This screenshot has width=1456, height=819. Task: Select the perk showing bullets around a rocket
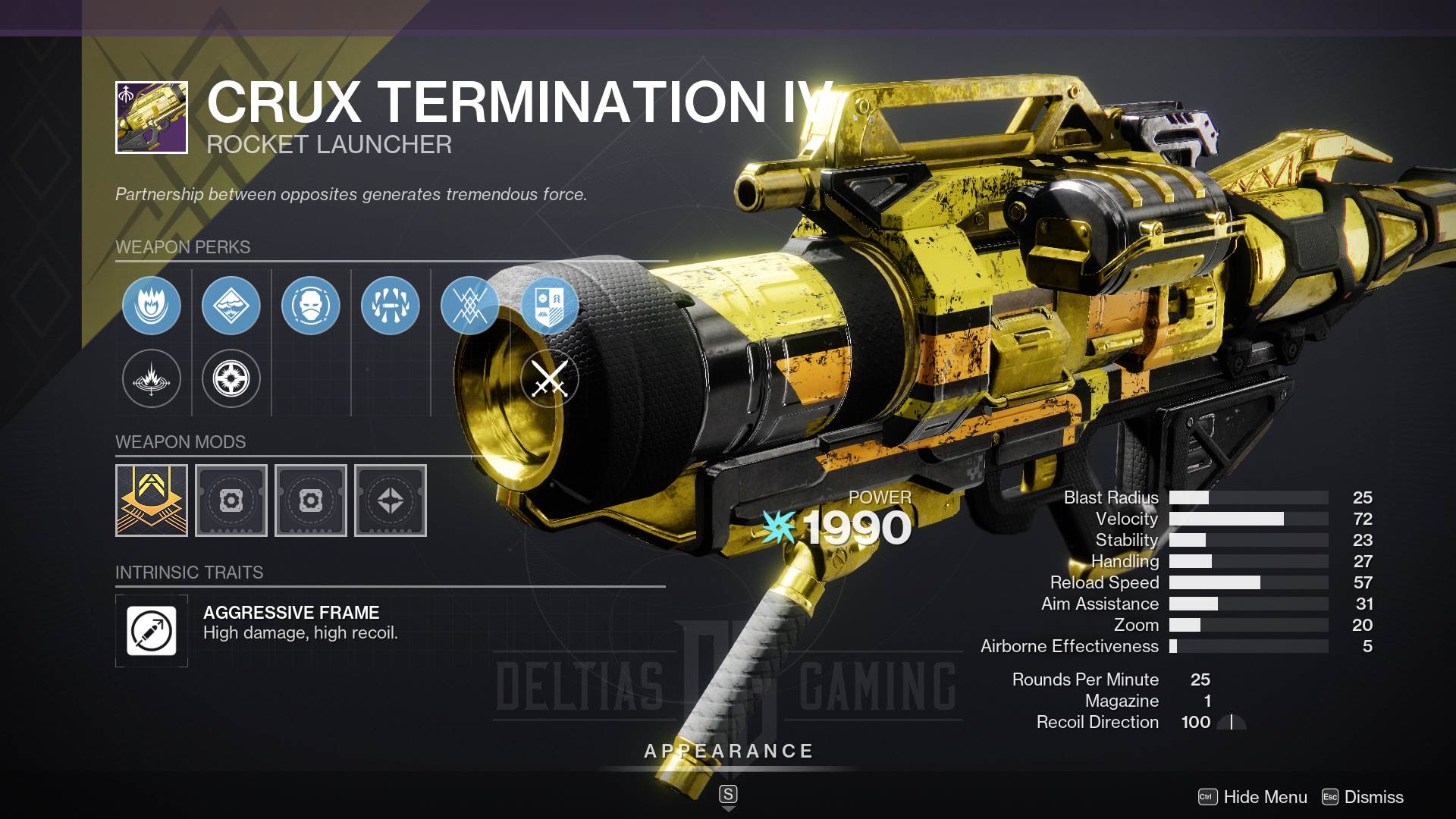[391, 306]
